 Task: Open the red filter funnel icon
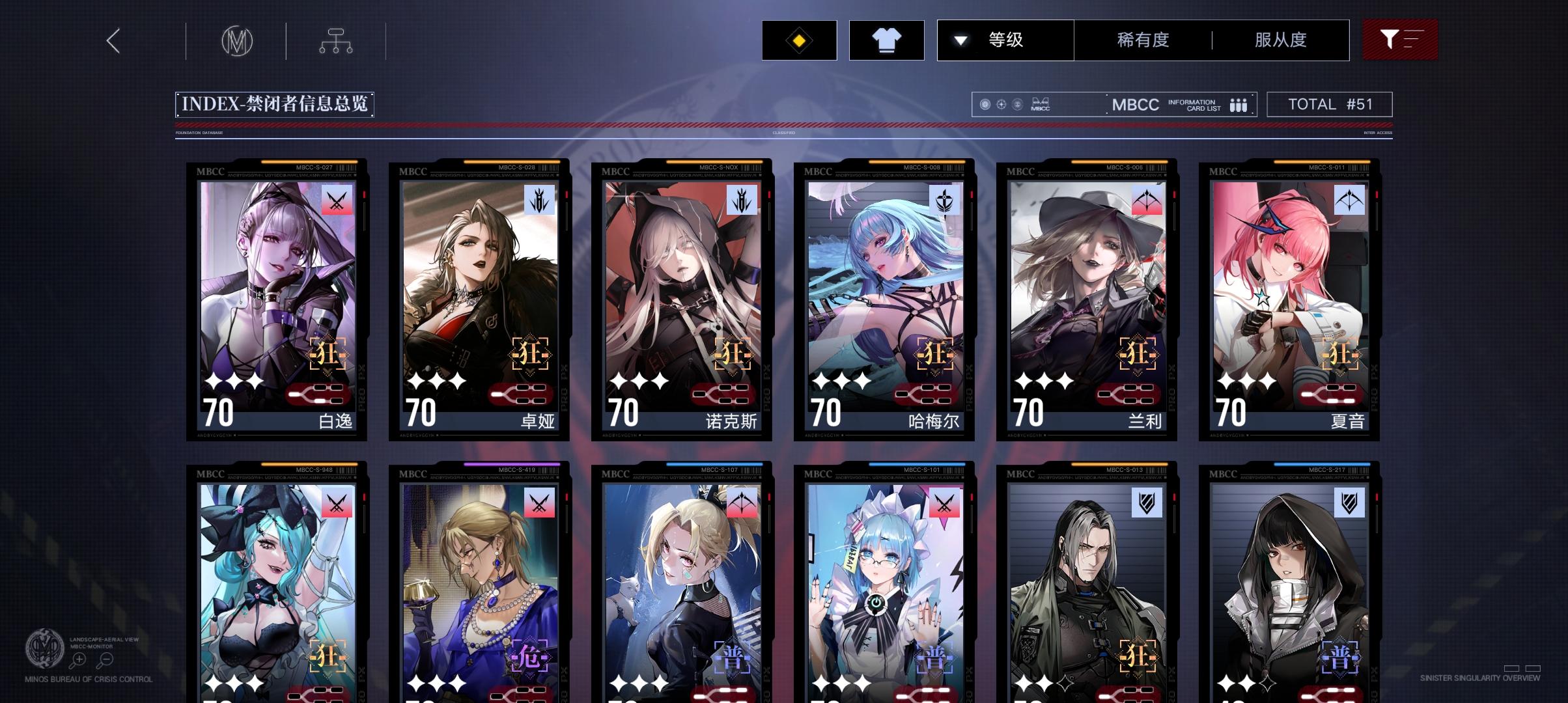tap(1399, 40)
